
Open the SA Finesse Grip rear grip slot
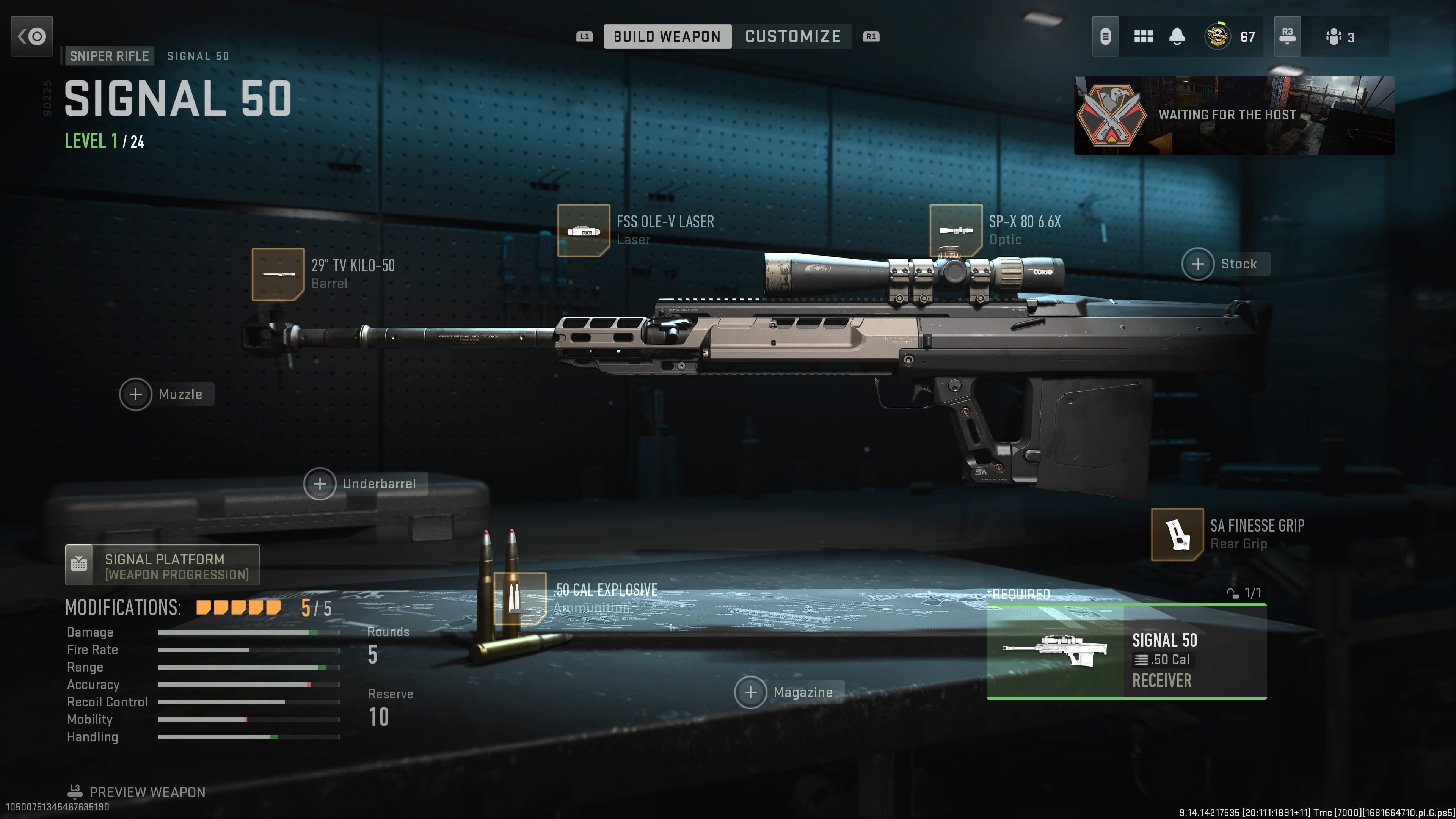click(1177, 534)
